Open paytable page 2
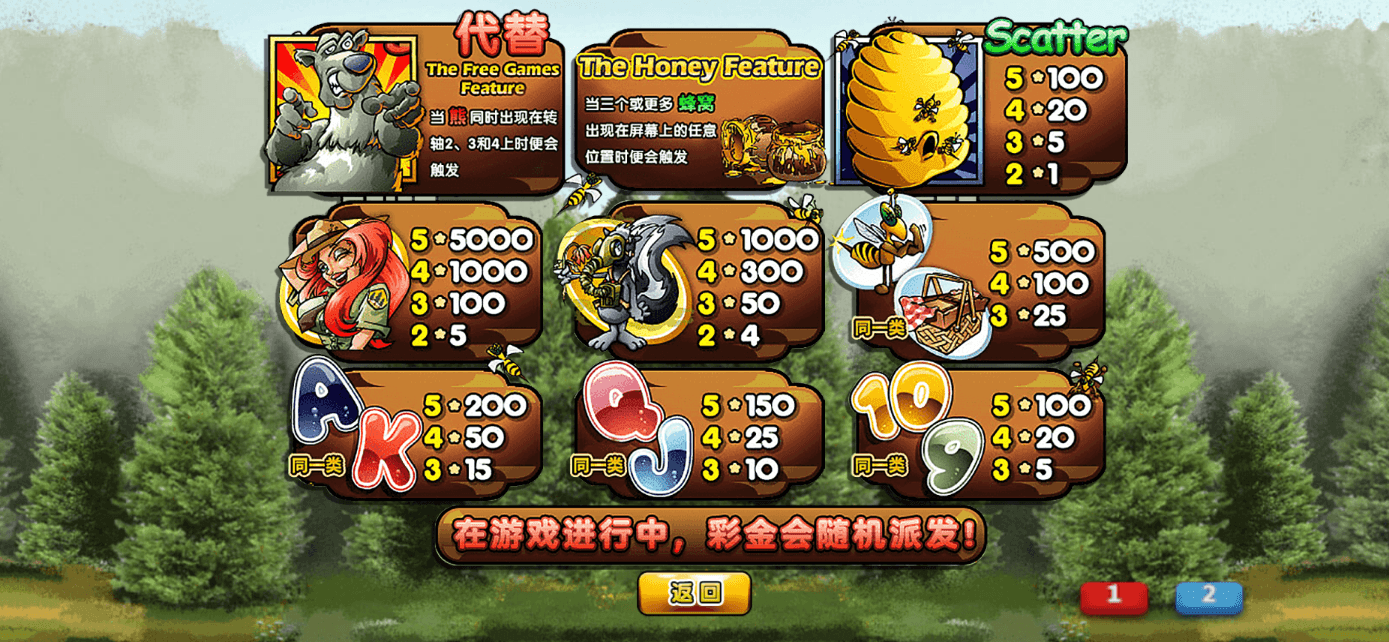Viewport: 1389px width, 642px height. pyautogui.click(x=1208, y=597)
